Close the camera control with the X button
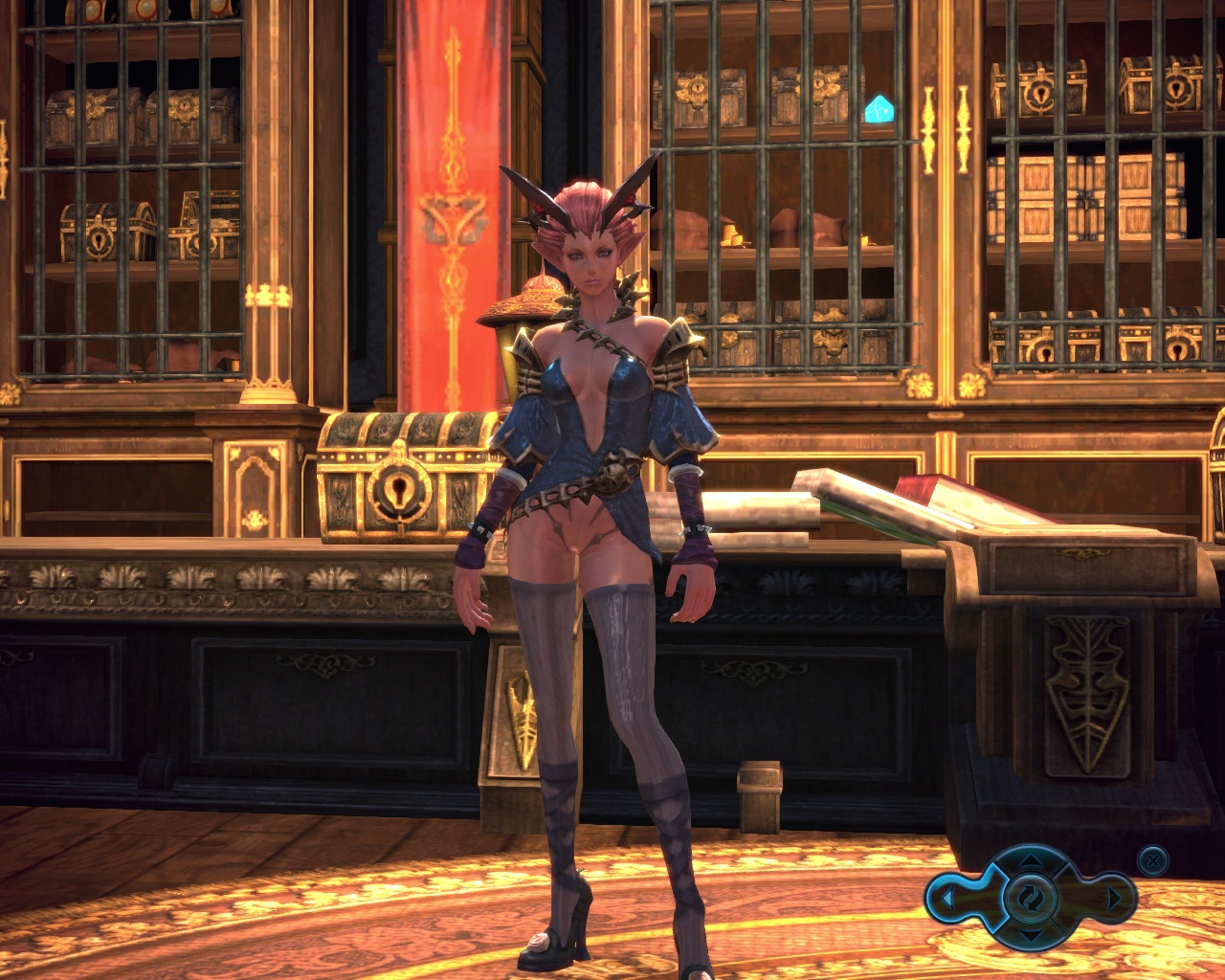 point(1154,859)
